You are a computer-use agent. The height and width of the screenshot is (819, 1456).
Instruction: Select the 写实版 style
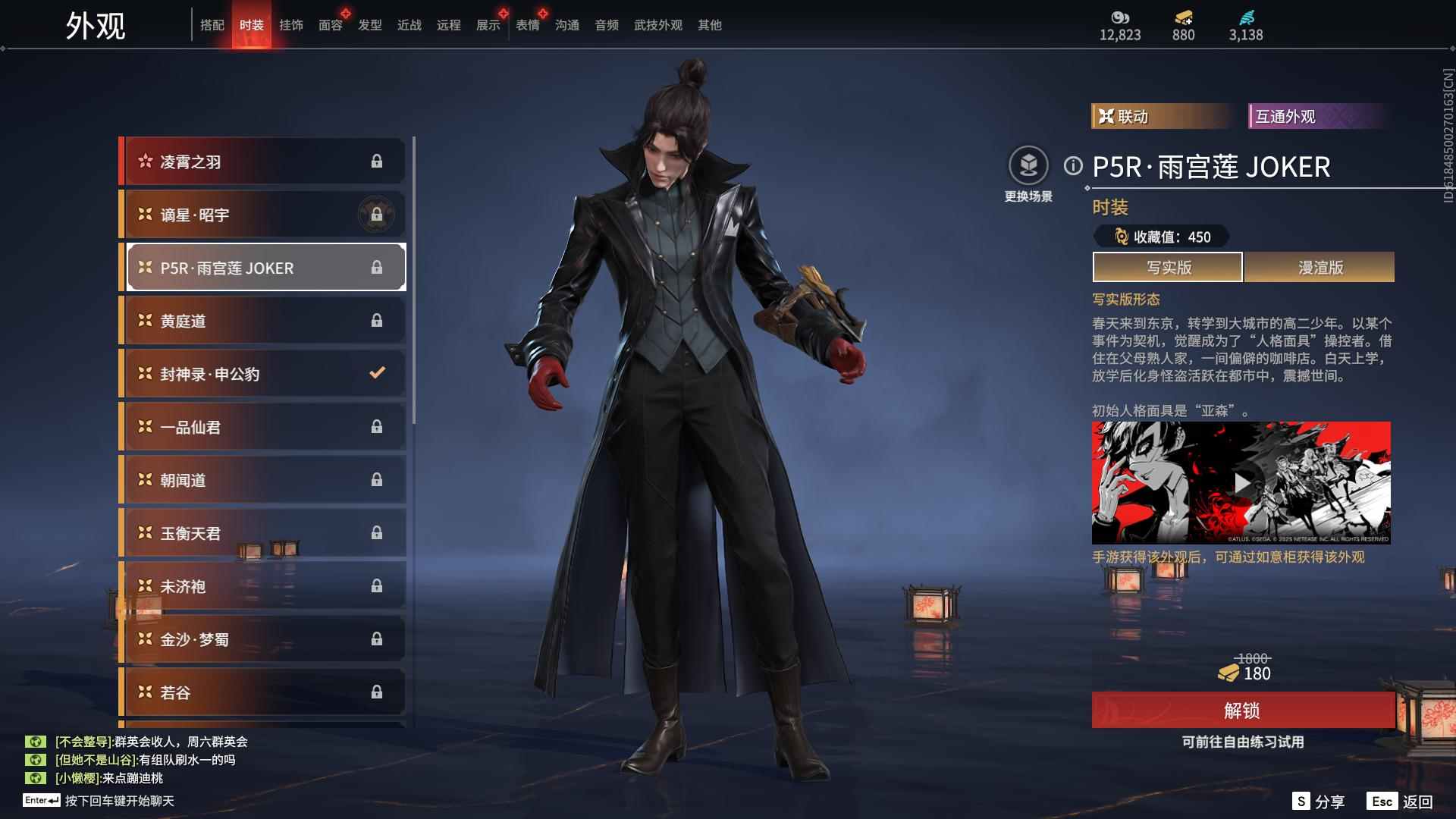point(1168,267)
